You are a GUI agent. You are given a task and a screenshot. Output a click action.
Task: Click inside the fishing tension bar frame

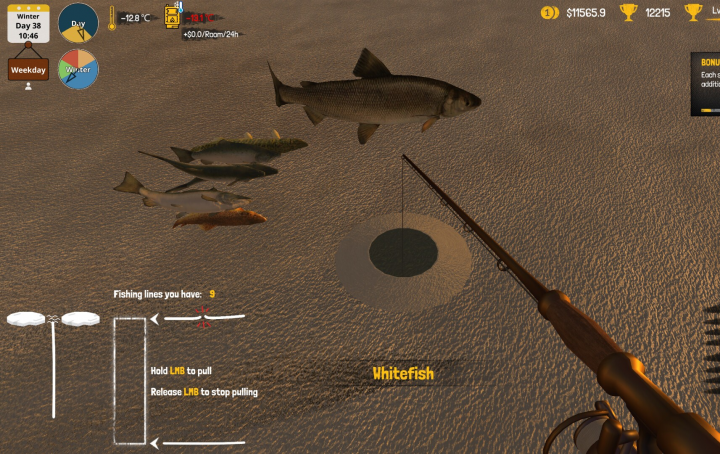pos(130,380)
